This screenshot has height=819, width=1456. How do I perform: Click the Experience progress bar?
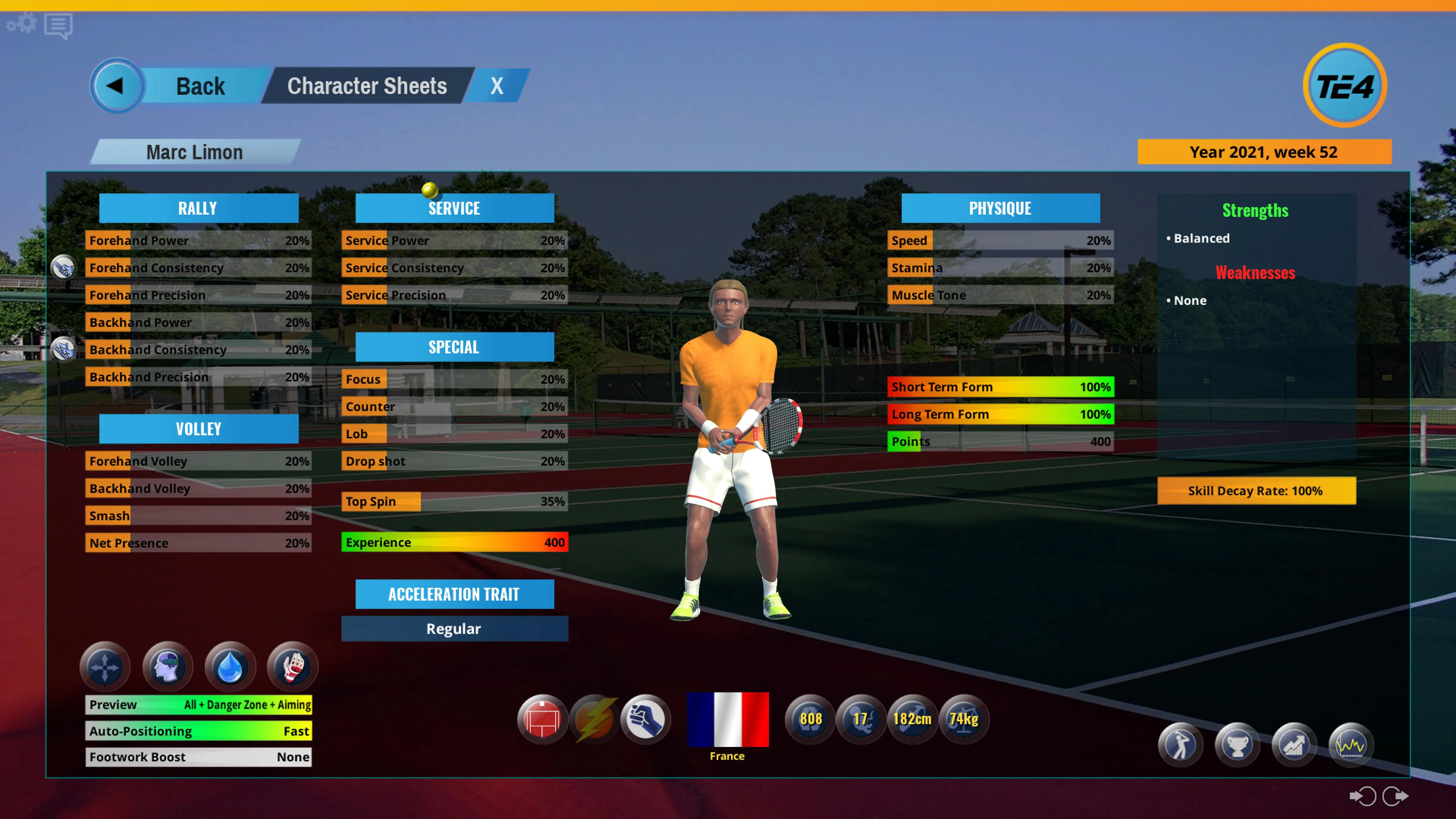454,542
